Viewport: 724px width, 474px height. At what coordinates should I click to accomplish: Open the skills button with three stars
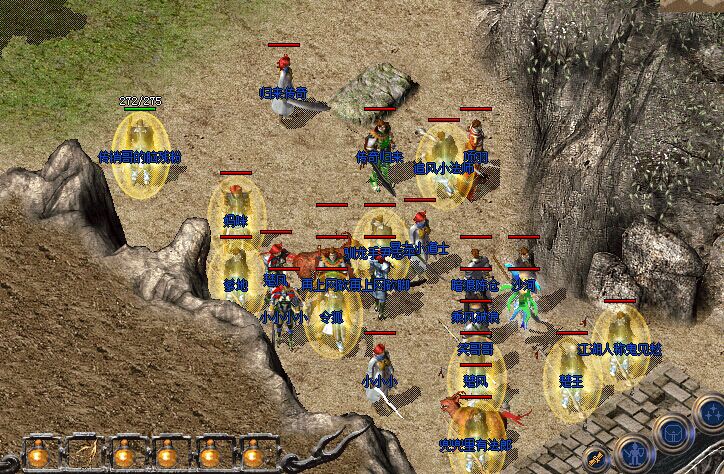pos(713,412)
